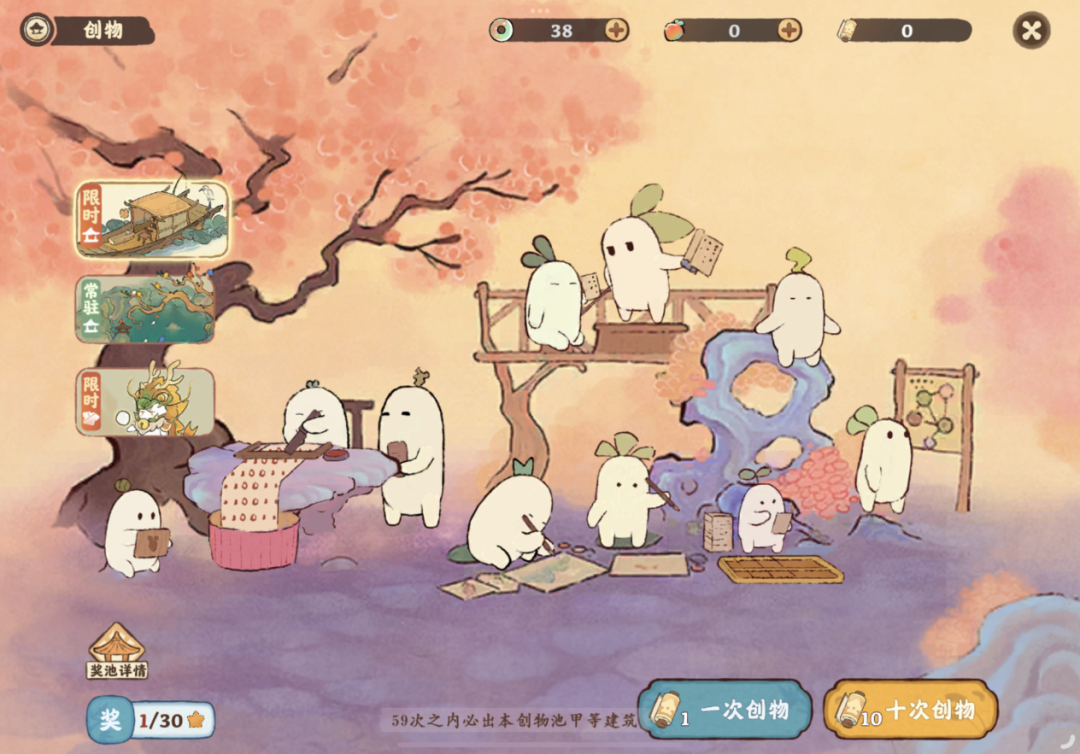Tap the 创物 title back button
This screenshot has height=754, width=1080.
[x=38, y=30]
